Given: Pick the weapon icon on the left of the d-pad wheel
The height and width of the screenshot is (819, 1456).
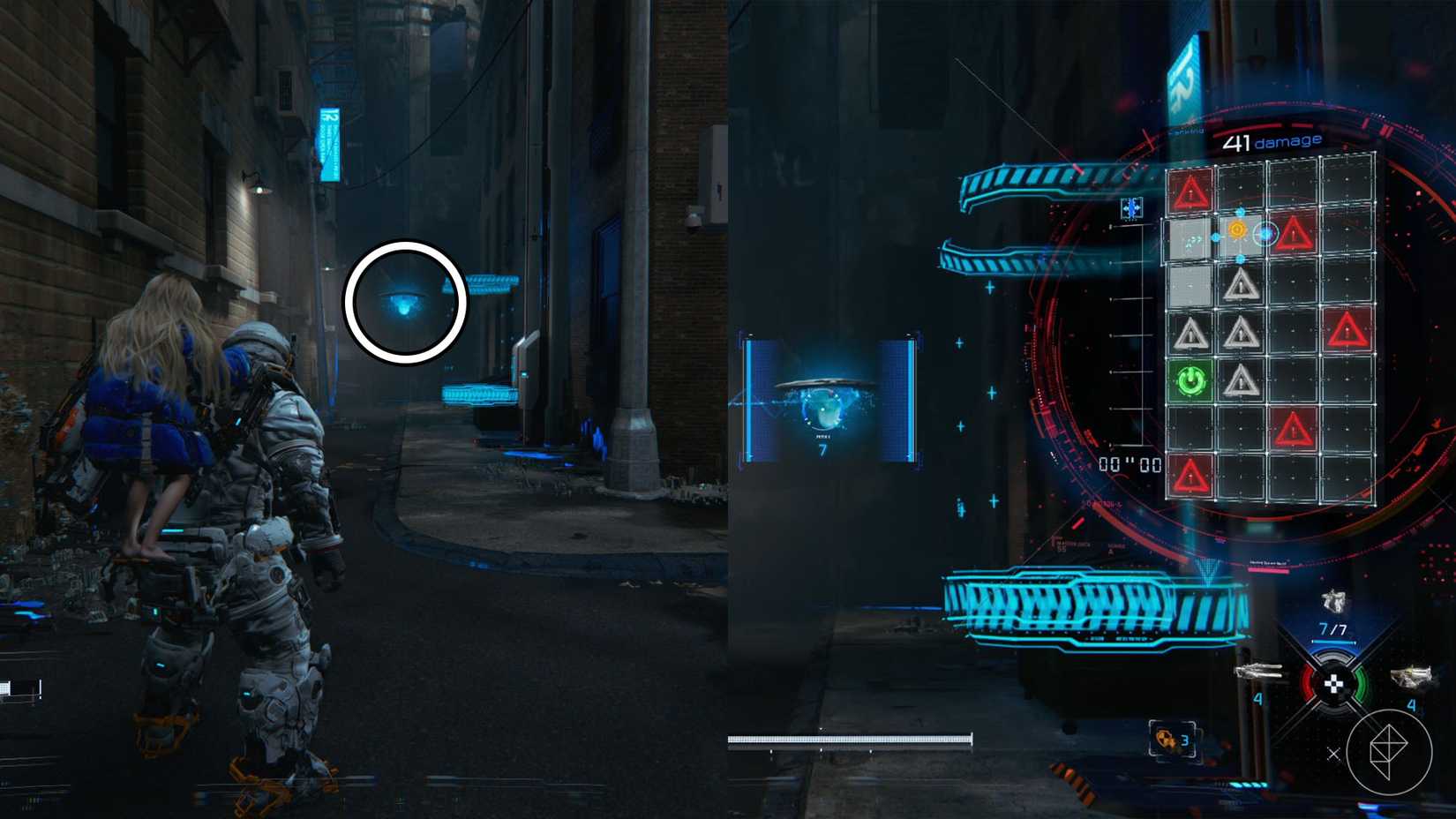Looking at the screenshot, I should point(1258,672).
